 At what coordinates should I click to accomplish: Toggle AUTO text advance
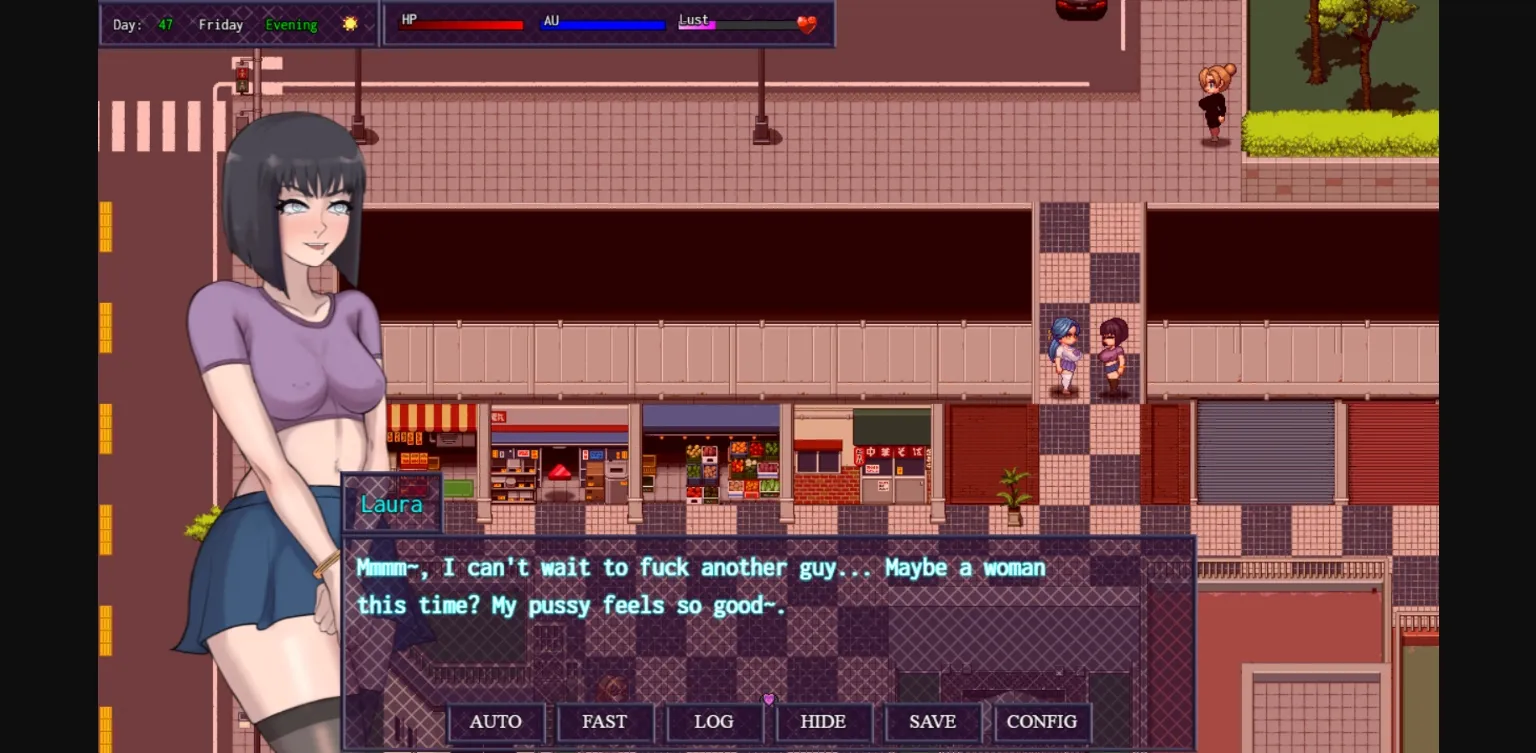(x=497, y=721)
